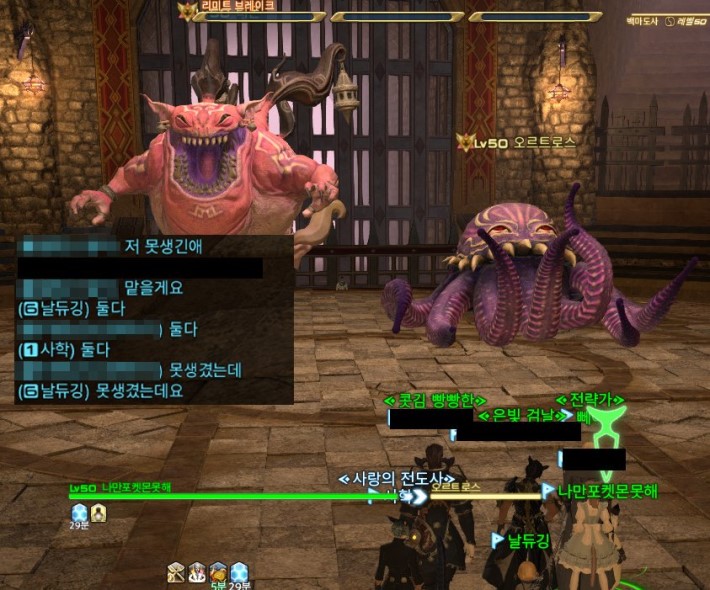Screen dimensions: 710x590
Task: Select the player titled 사랑의 전도사
Action: (398, 478)
